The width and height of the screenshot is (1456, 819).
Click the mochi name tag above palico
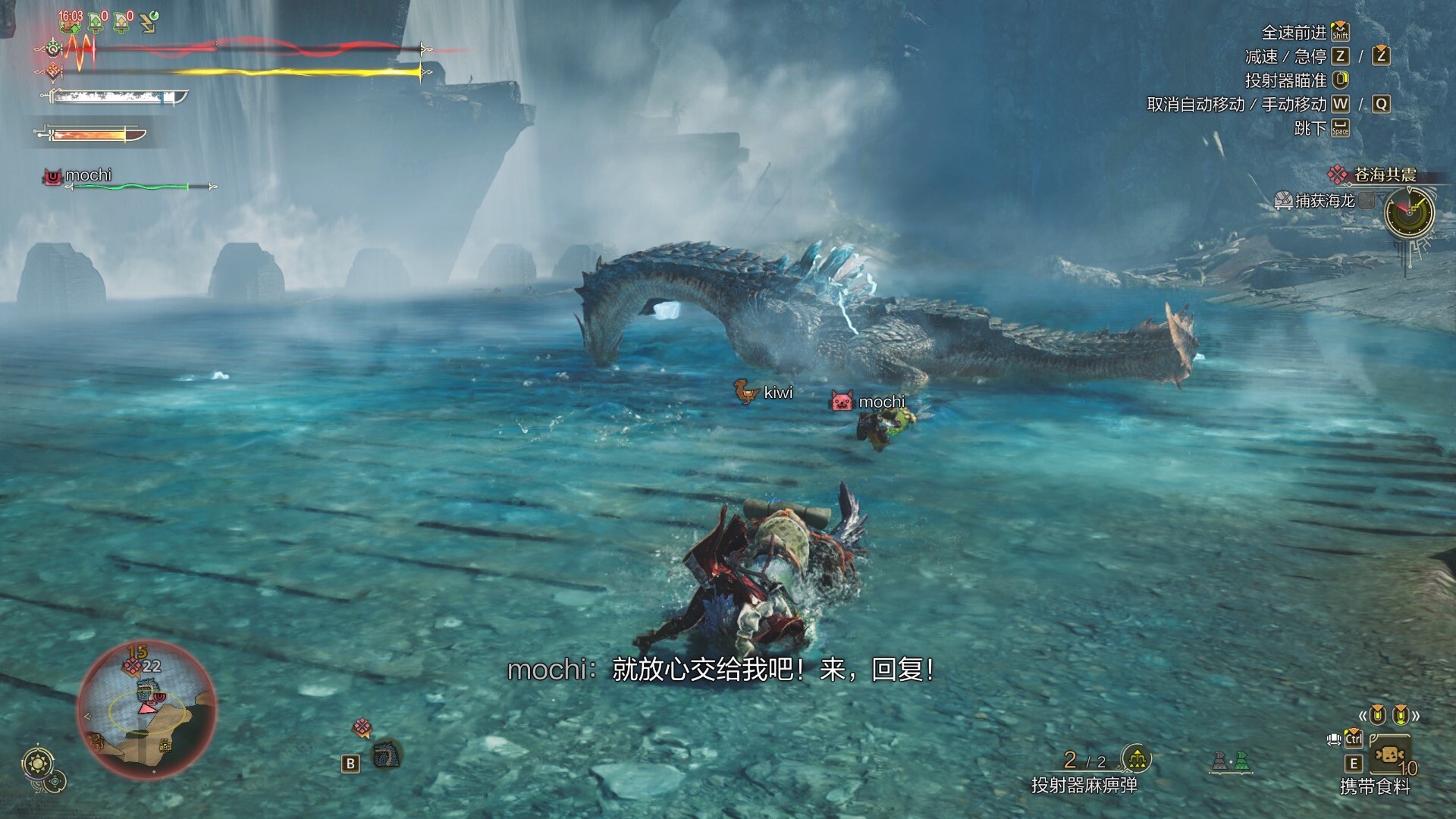[880, 402]
